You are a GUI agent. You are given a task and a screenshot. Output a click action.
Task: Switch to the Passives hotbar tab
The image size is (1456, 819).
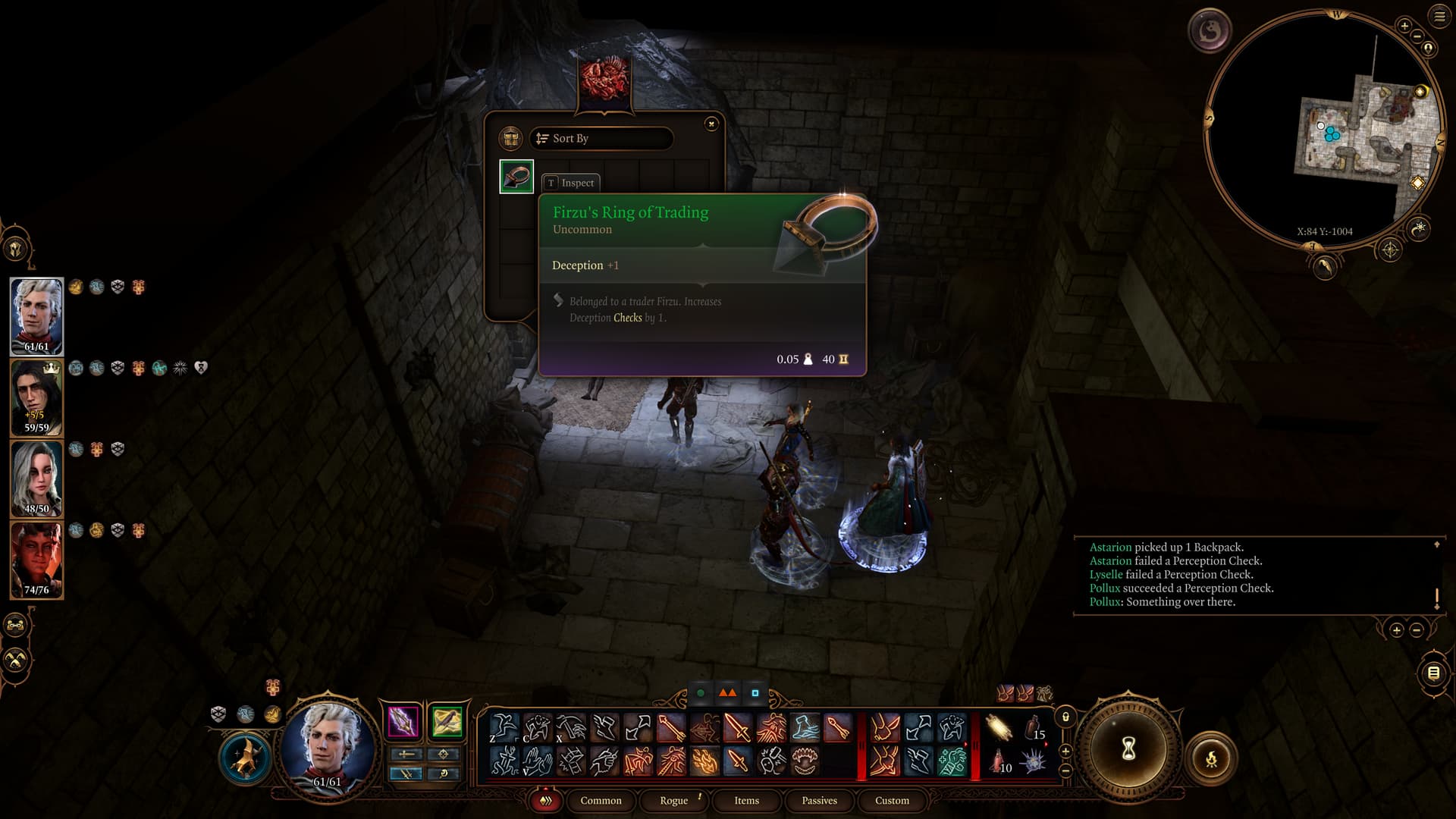tap(819, 801)
